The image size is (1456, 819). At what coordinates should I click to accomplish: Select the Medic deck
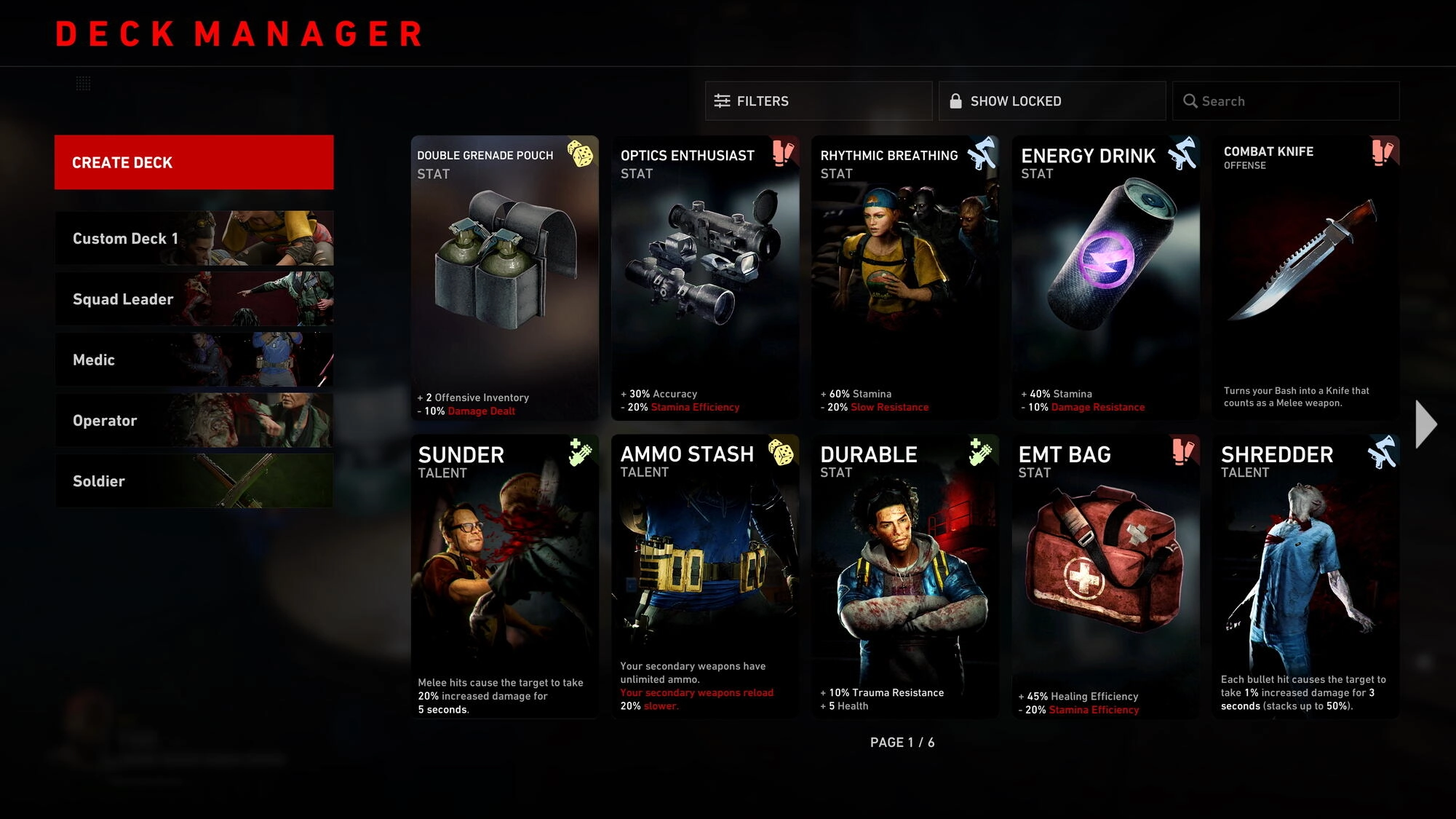coord(194,360)
